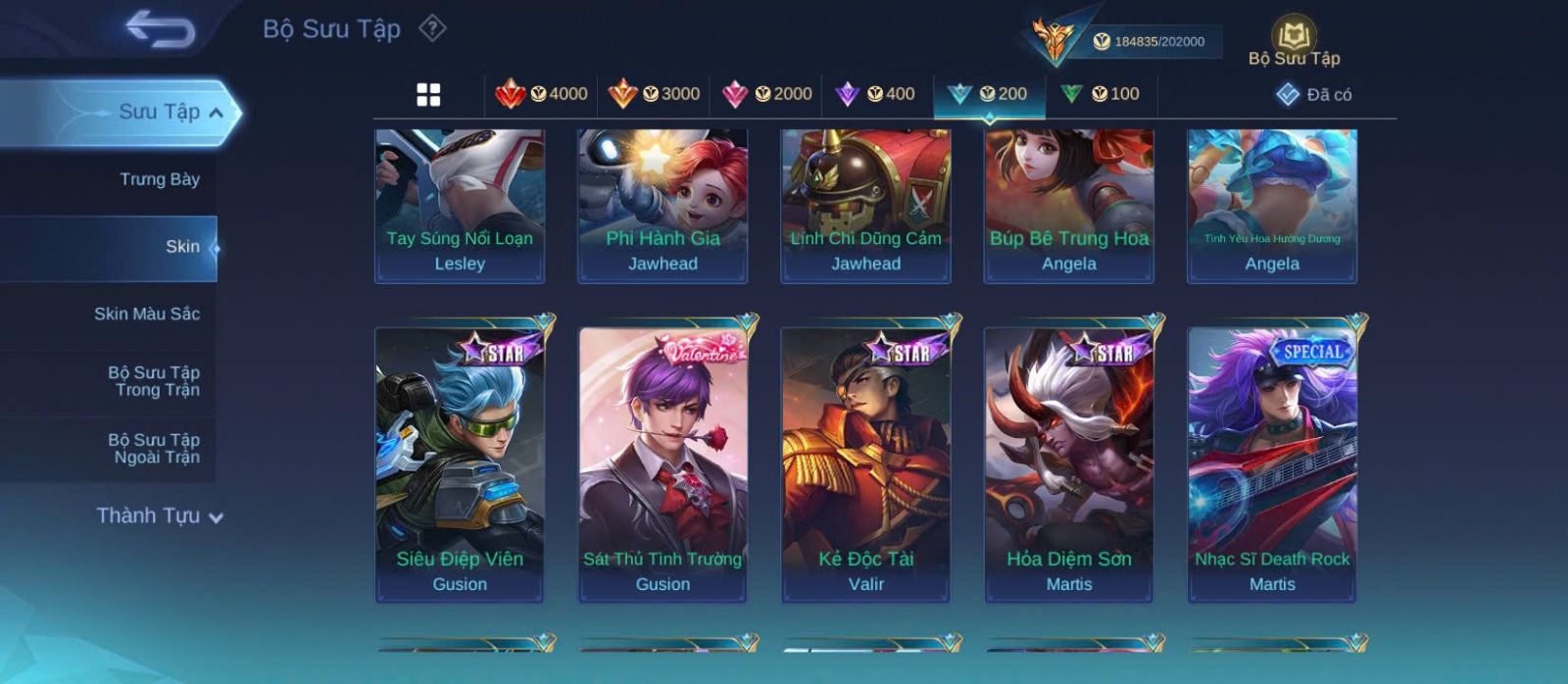Filter skins by 4000 point tier
This screenshot has width=1568, height=684.
[541, 94]
